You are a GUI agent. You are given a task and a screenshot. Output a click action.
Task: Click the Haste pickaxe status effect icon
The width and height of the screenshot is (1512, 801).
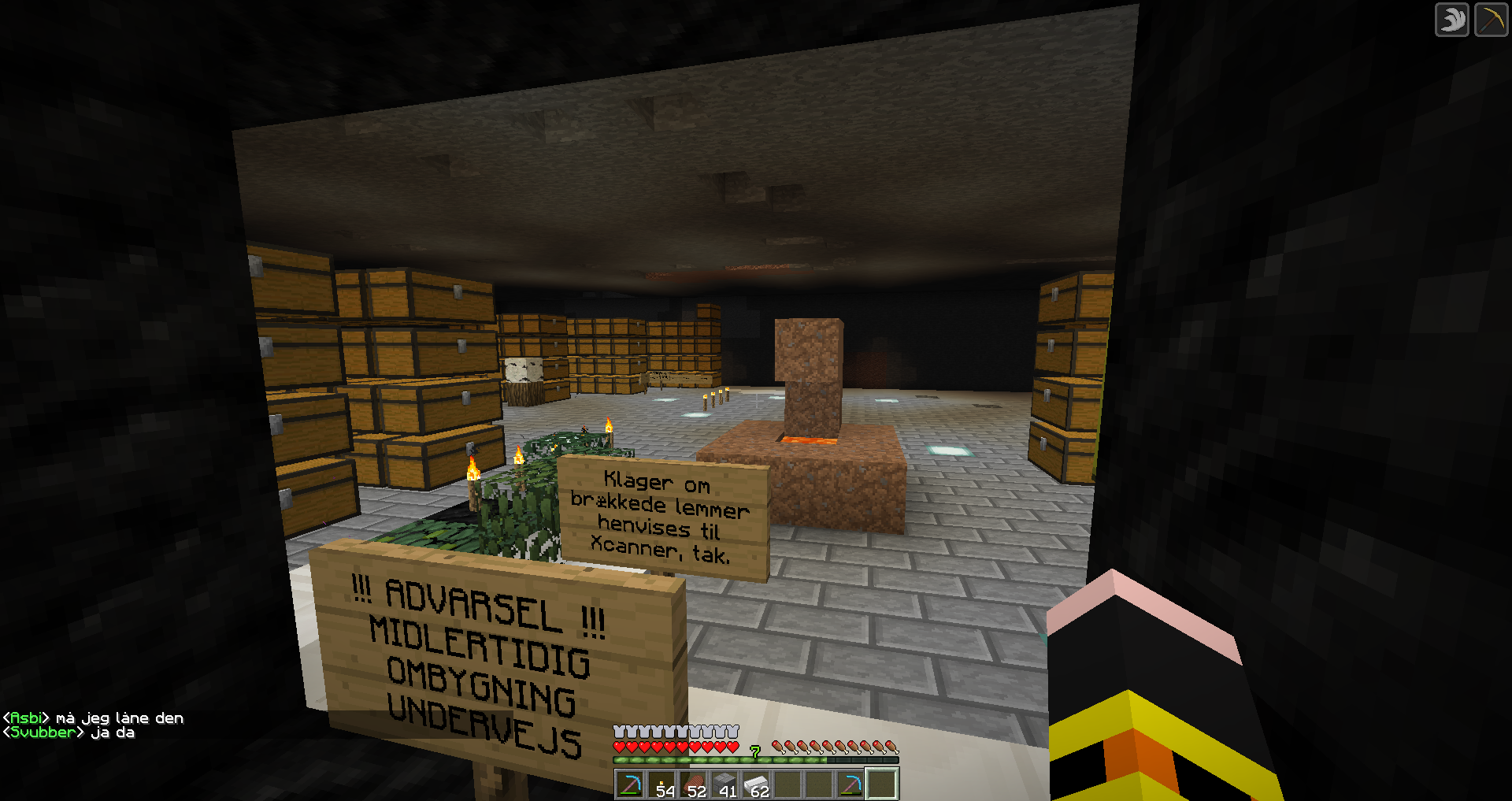[1491, 20]
